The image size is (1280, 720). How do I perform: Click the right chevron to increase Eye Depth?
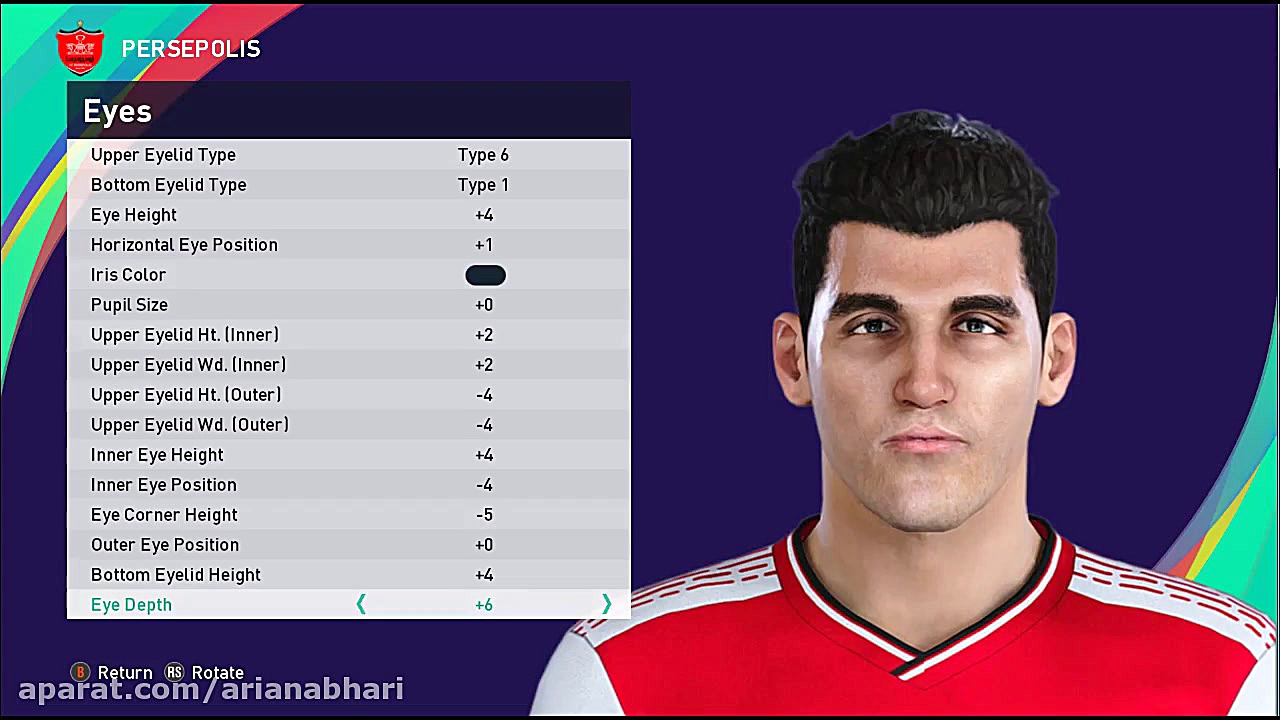[607, 604]
